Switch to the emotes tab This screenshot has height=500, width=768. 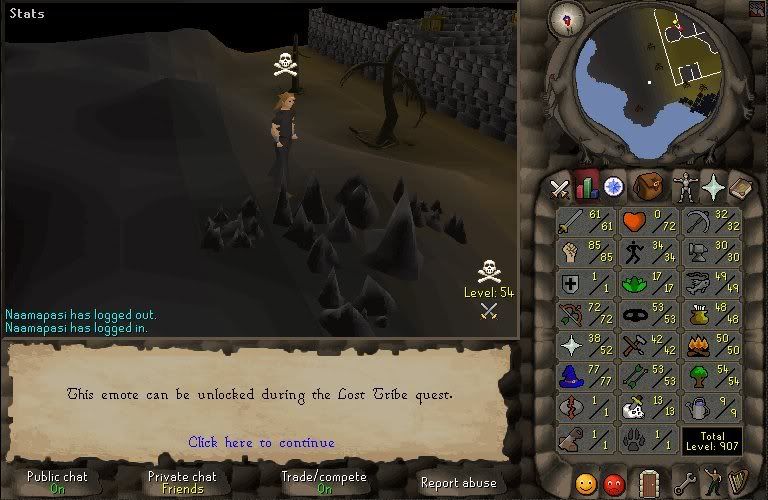[x=711, y=483]
